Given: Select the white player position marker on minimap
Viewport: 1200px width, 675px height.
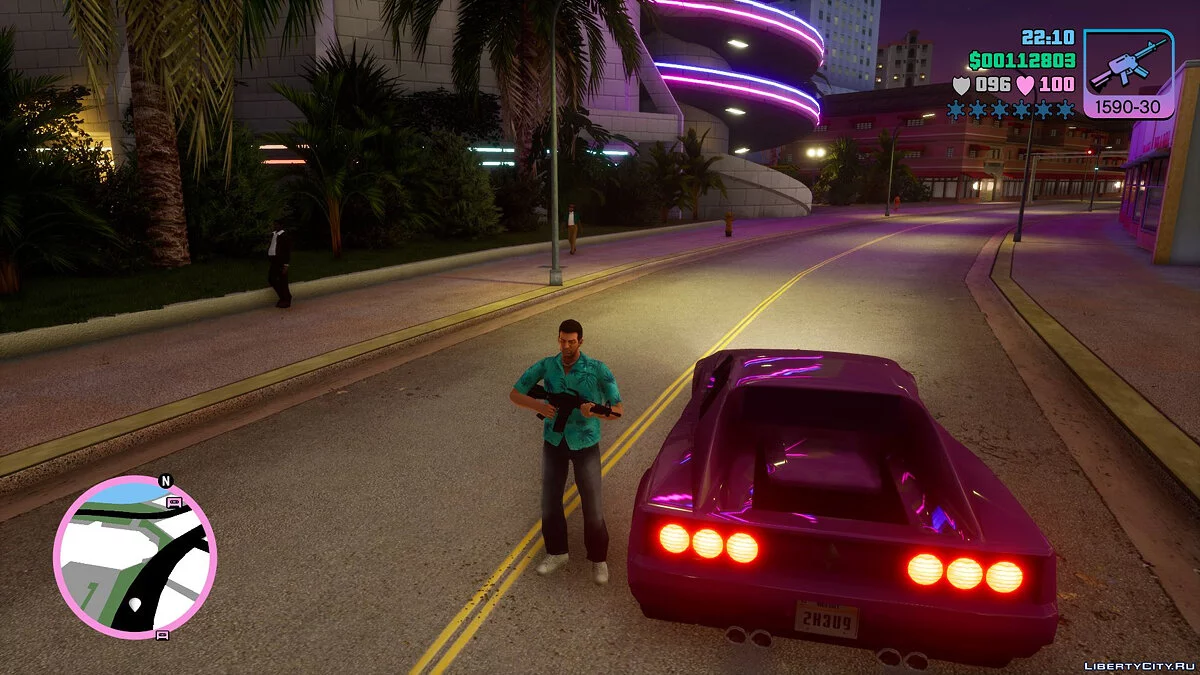Looking at the screenshot, I should click(x=134, y=605).
